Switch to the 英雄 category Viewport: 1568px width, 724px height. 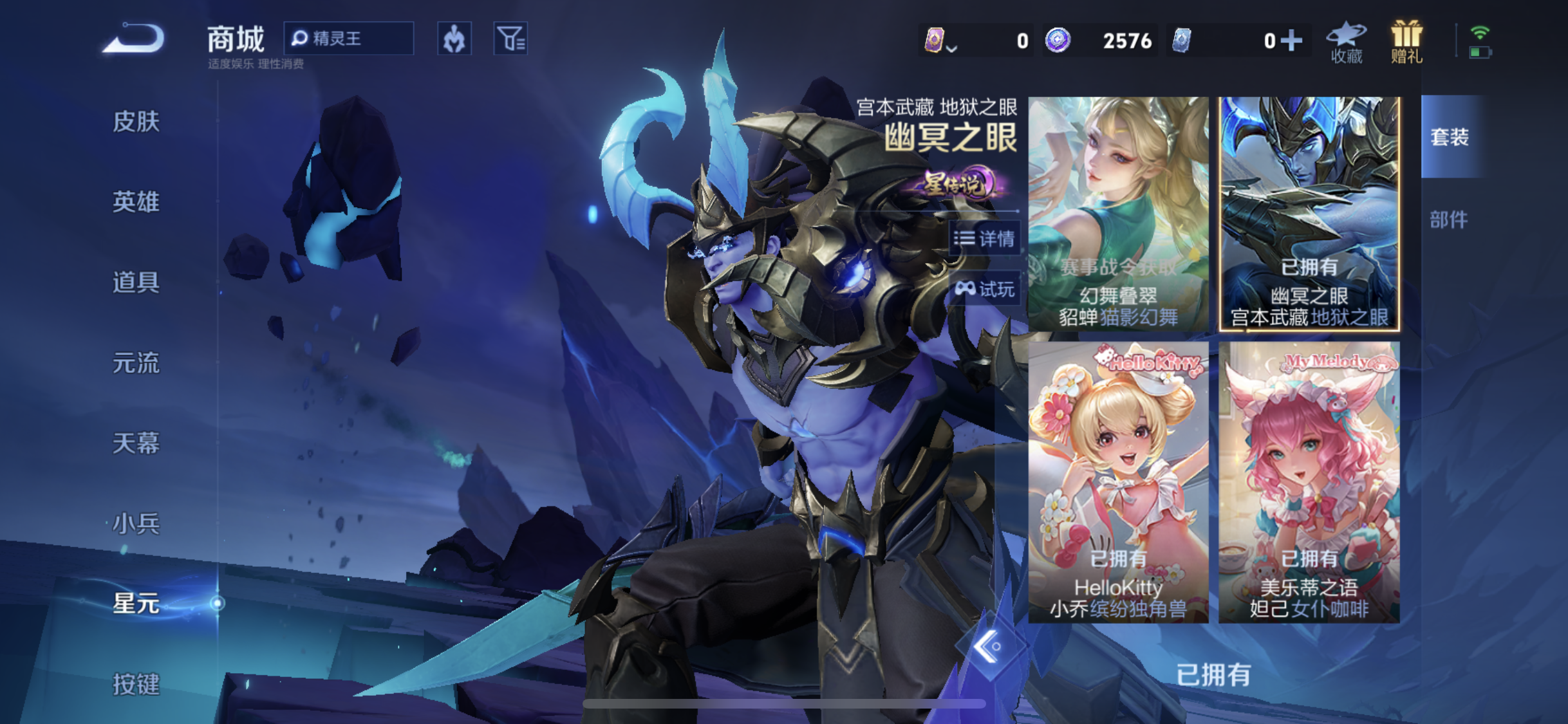136,201
